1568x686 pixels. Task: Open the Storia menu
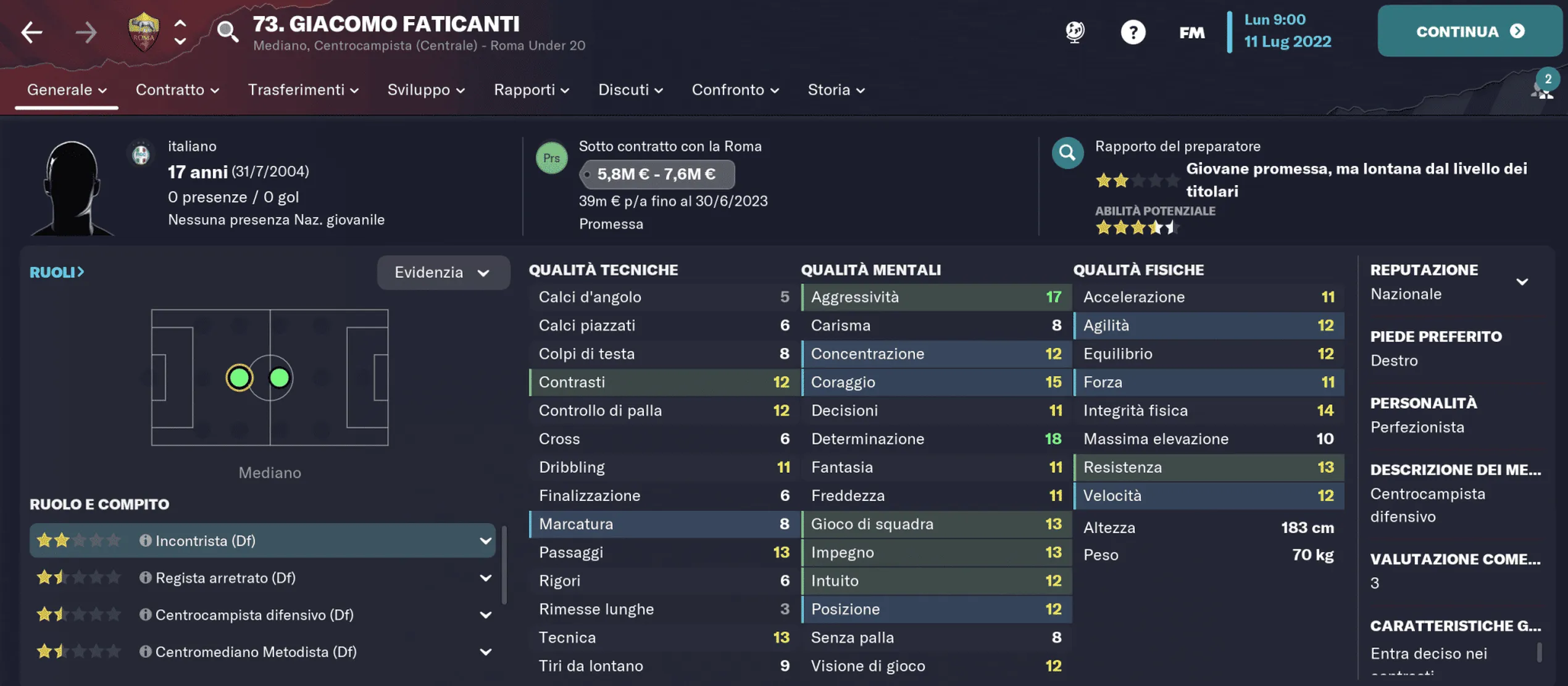click(x=835, y=89)
